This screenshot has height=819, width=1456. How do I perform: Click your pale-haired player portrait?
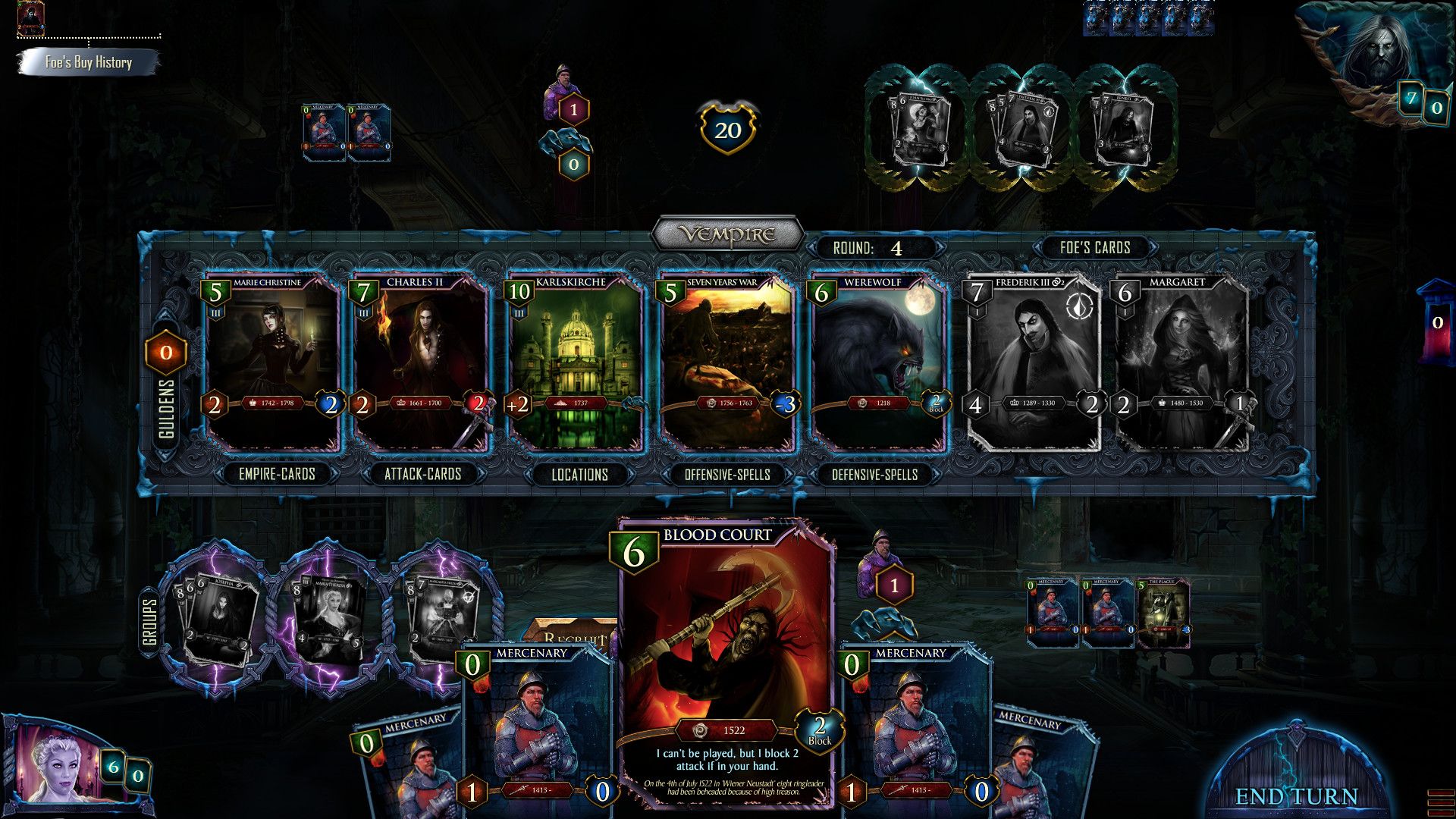pyautogui.click(x=57, y=766)
